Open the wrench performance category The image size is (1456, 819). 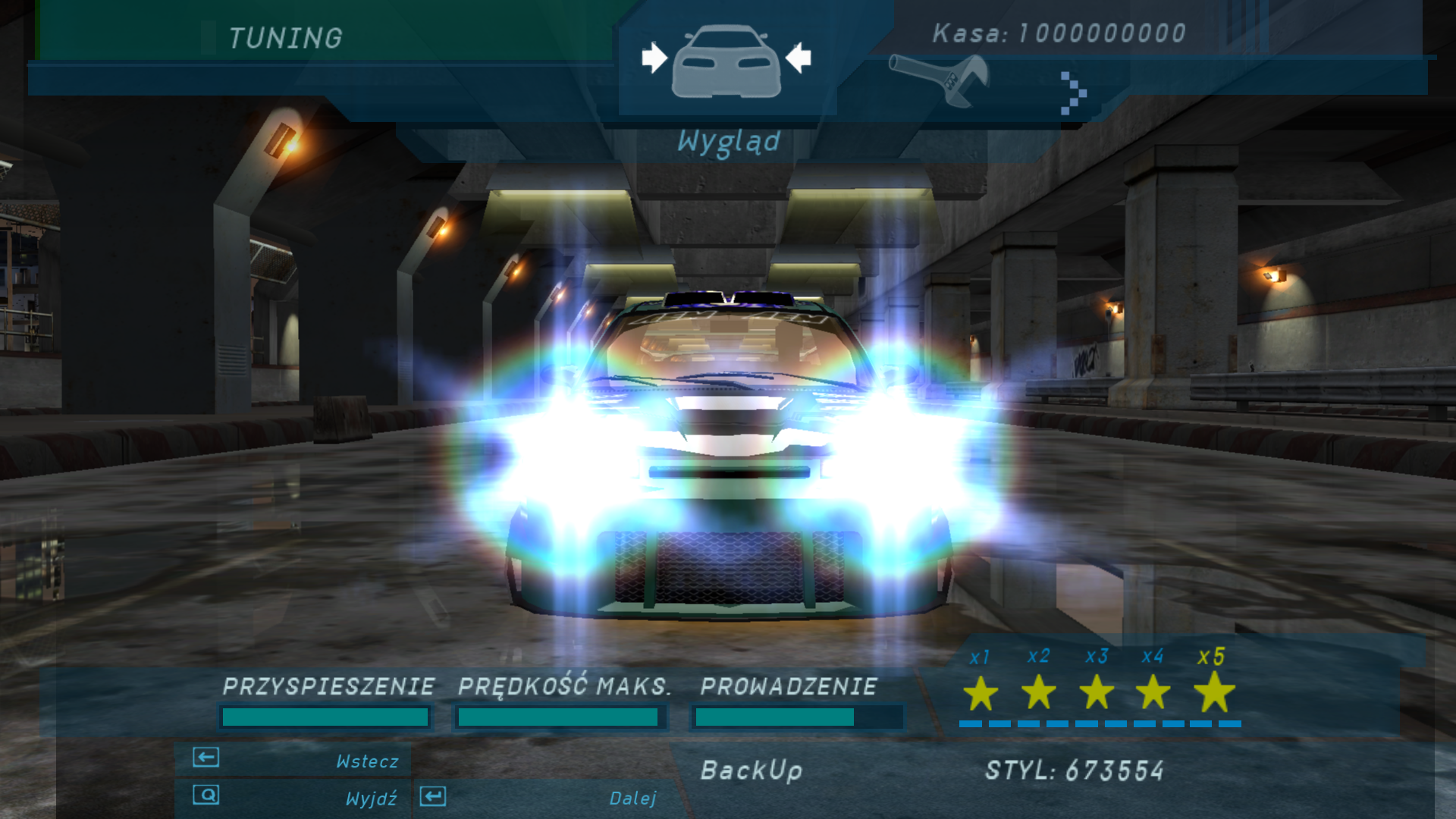click(940, 79)
